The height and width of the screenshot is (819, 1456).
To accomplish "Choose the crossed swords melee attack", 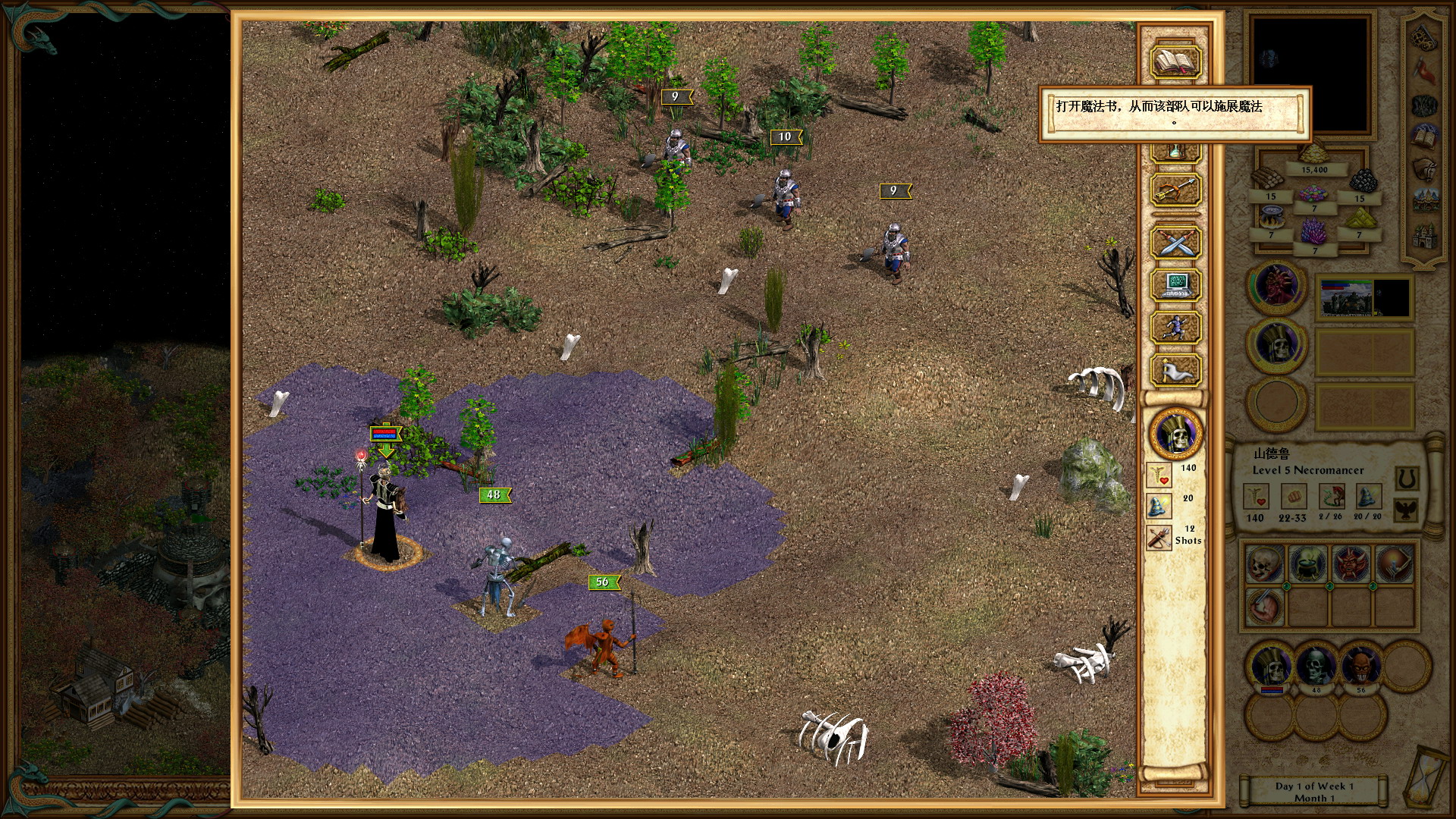I will pyautogui.click(x=1175, y=243).
